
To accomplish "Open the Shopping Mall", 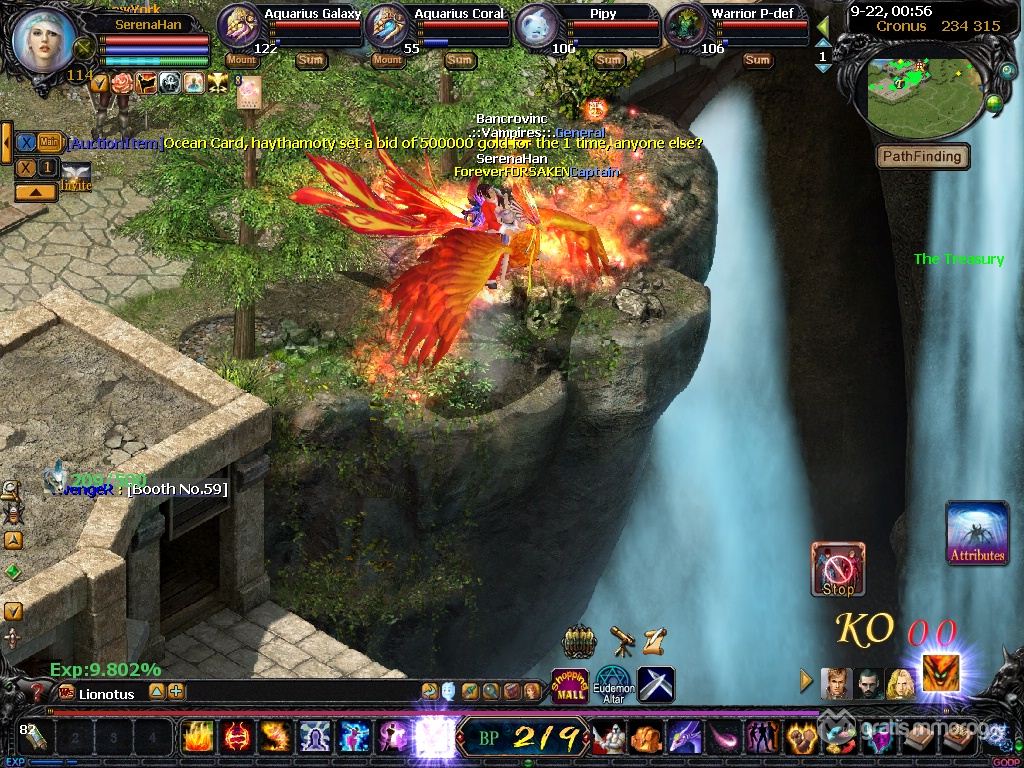I will coord(570,685).
